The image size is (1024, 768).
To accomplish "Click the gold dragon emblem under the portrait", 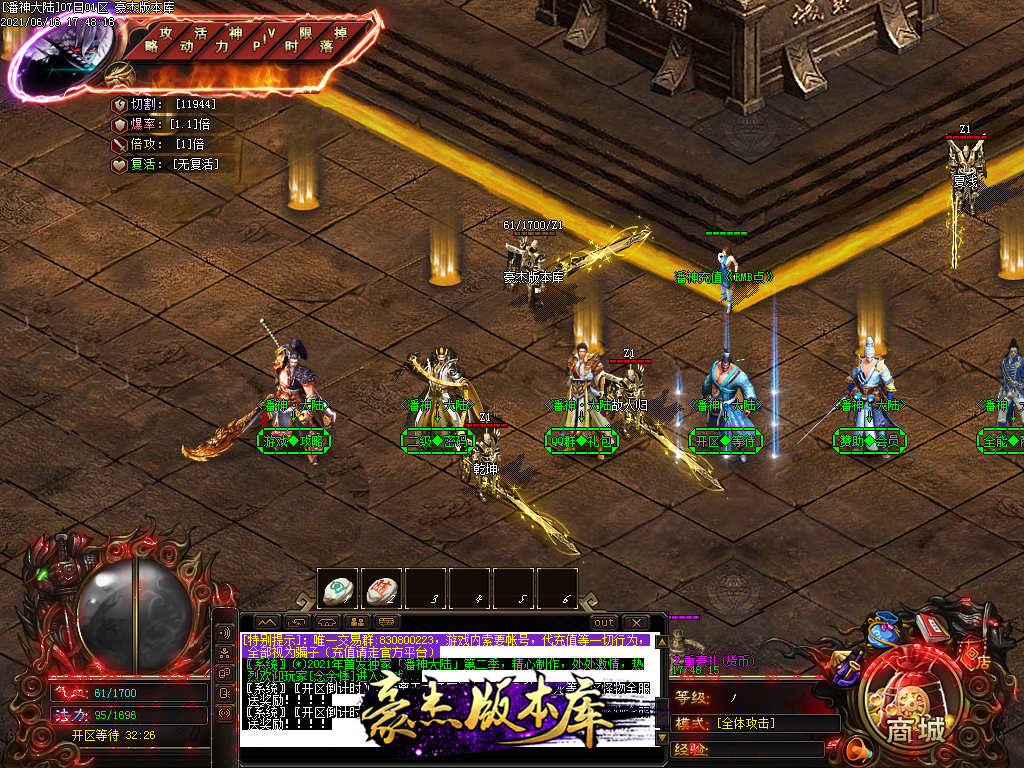I will 120,75.
